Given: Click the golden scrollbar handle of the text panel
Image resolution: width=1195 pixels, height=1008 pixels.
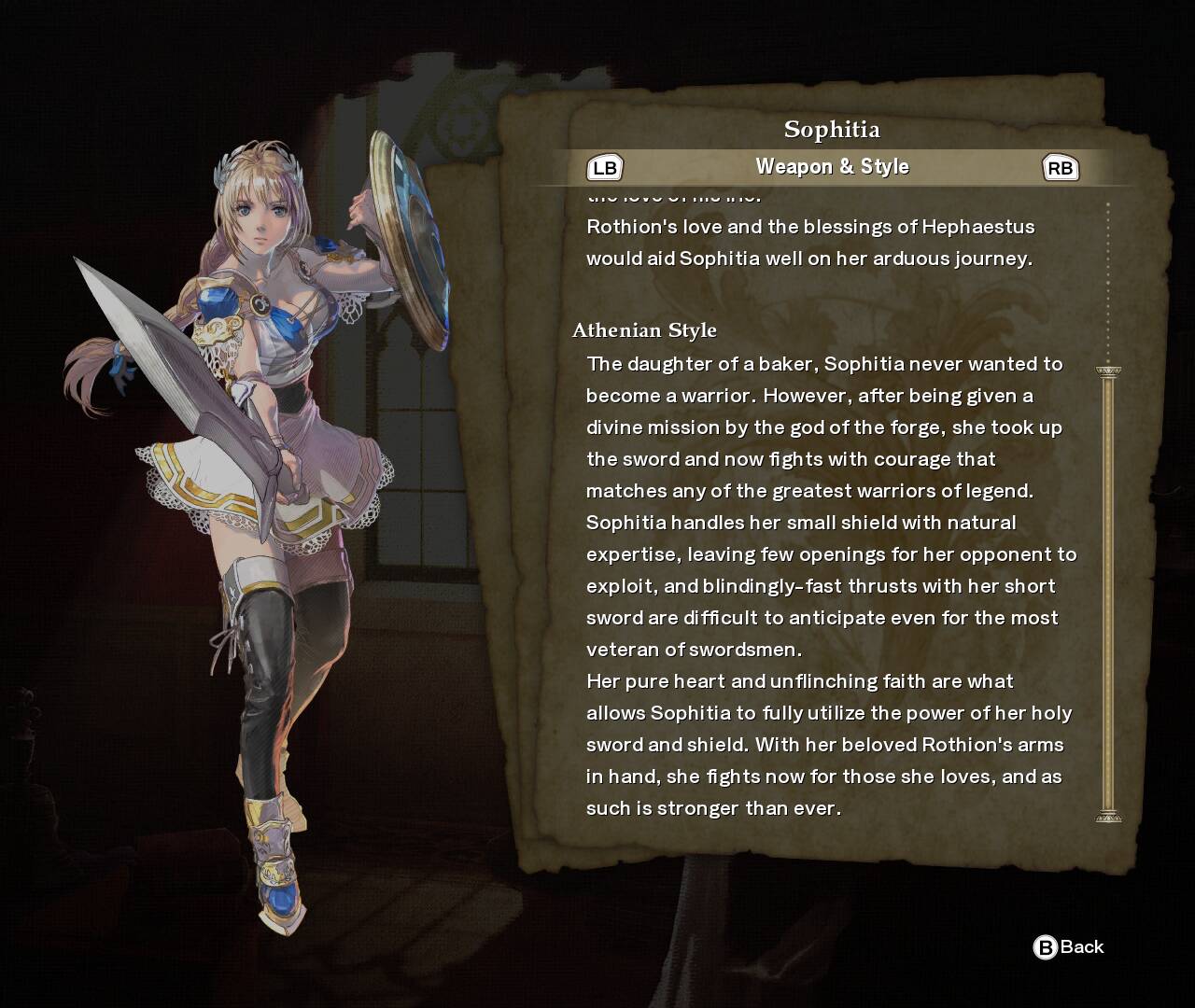Looking at the screenshot, I should tap(1108, 595).
